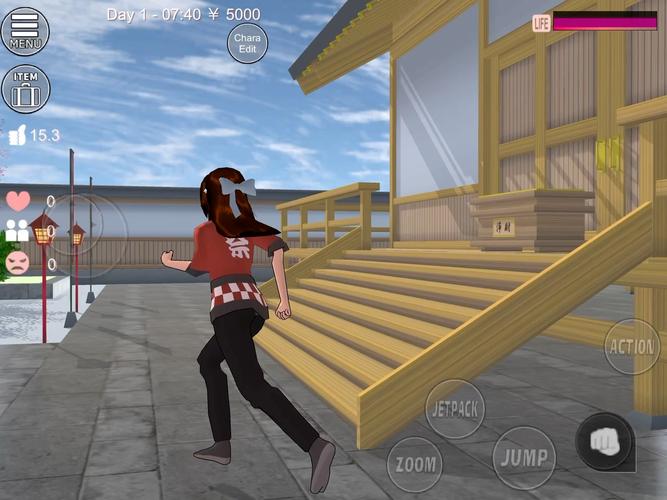This screenshot has height=500, width=667.
Task: Open the ITEM bag
Action: 25,89
